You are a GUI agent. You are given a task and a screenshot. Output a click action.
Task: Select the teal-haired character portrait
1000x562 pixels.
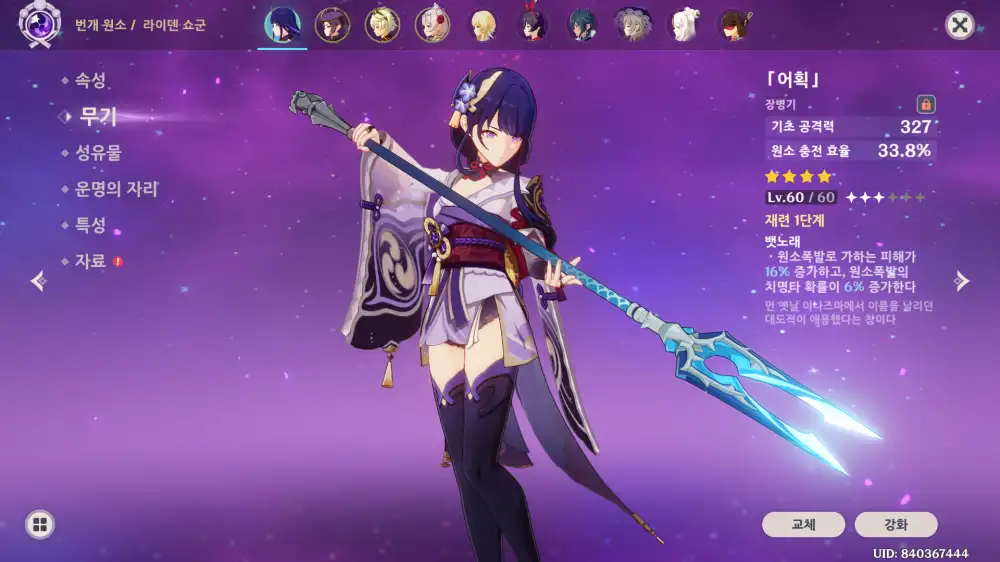click(583, 25)
